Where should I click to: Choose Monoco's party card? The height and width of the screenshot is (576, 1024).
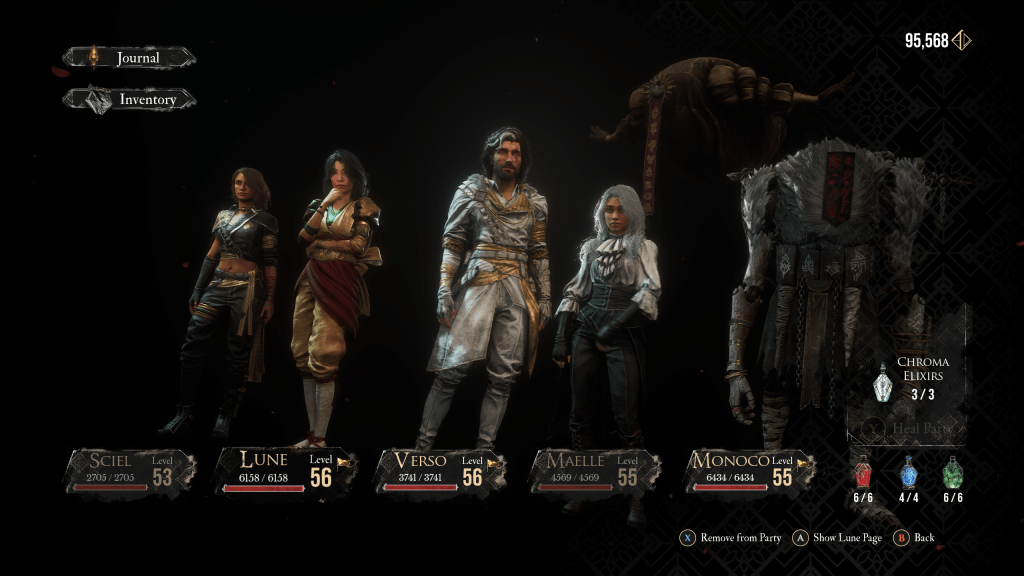(748, 470)
